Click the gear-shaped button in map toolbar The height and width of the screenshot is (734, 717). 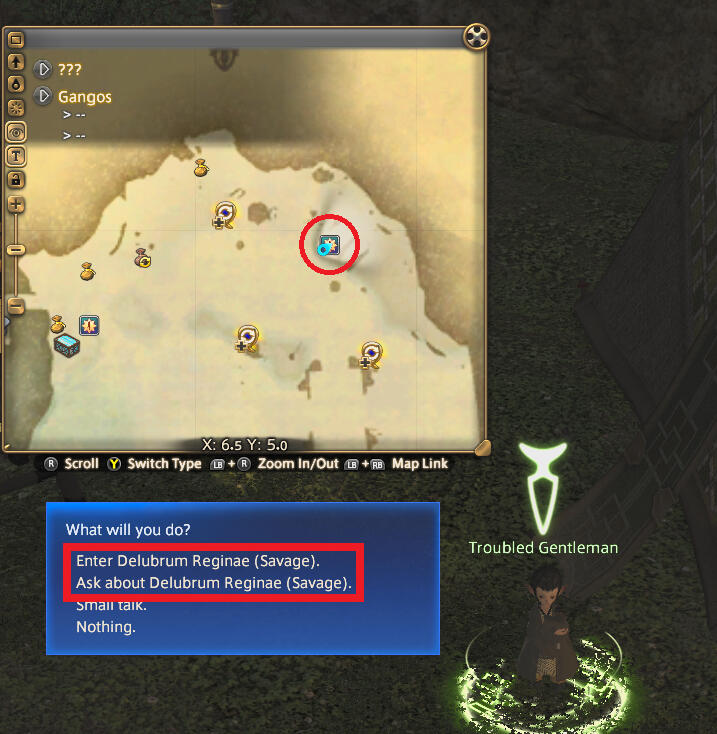coord(16,108)
